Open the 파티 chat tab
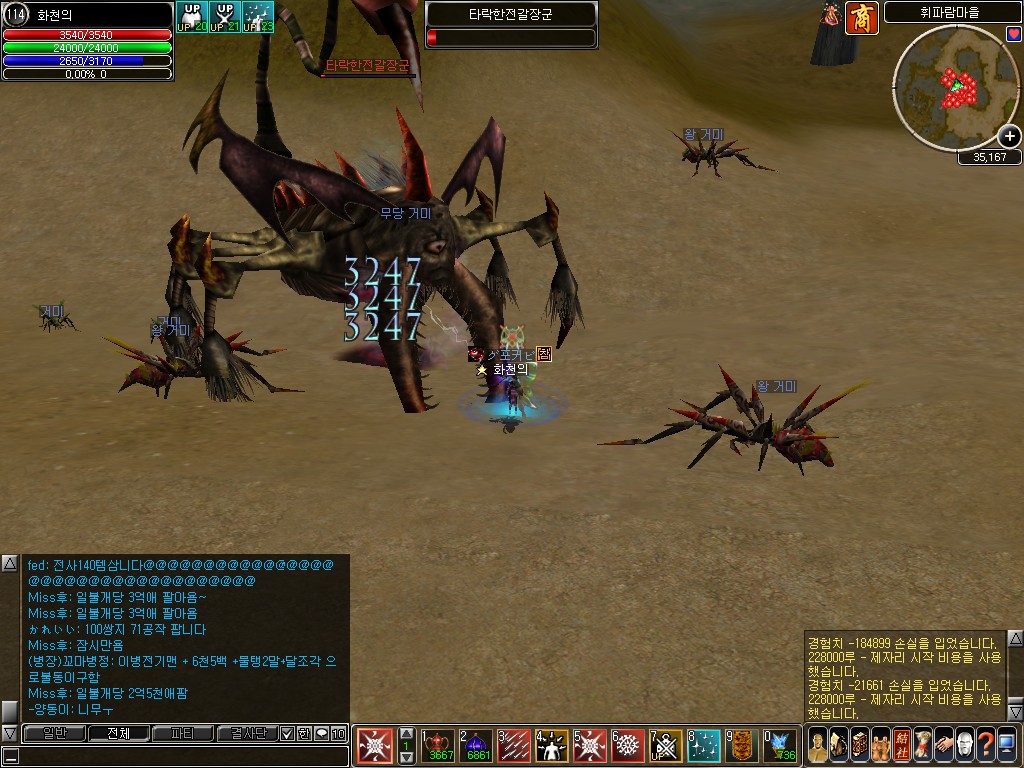The image size is (1024, 768). tap(183, 734)
